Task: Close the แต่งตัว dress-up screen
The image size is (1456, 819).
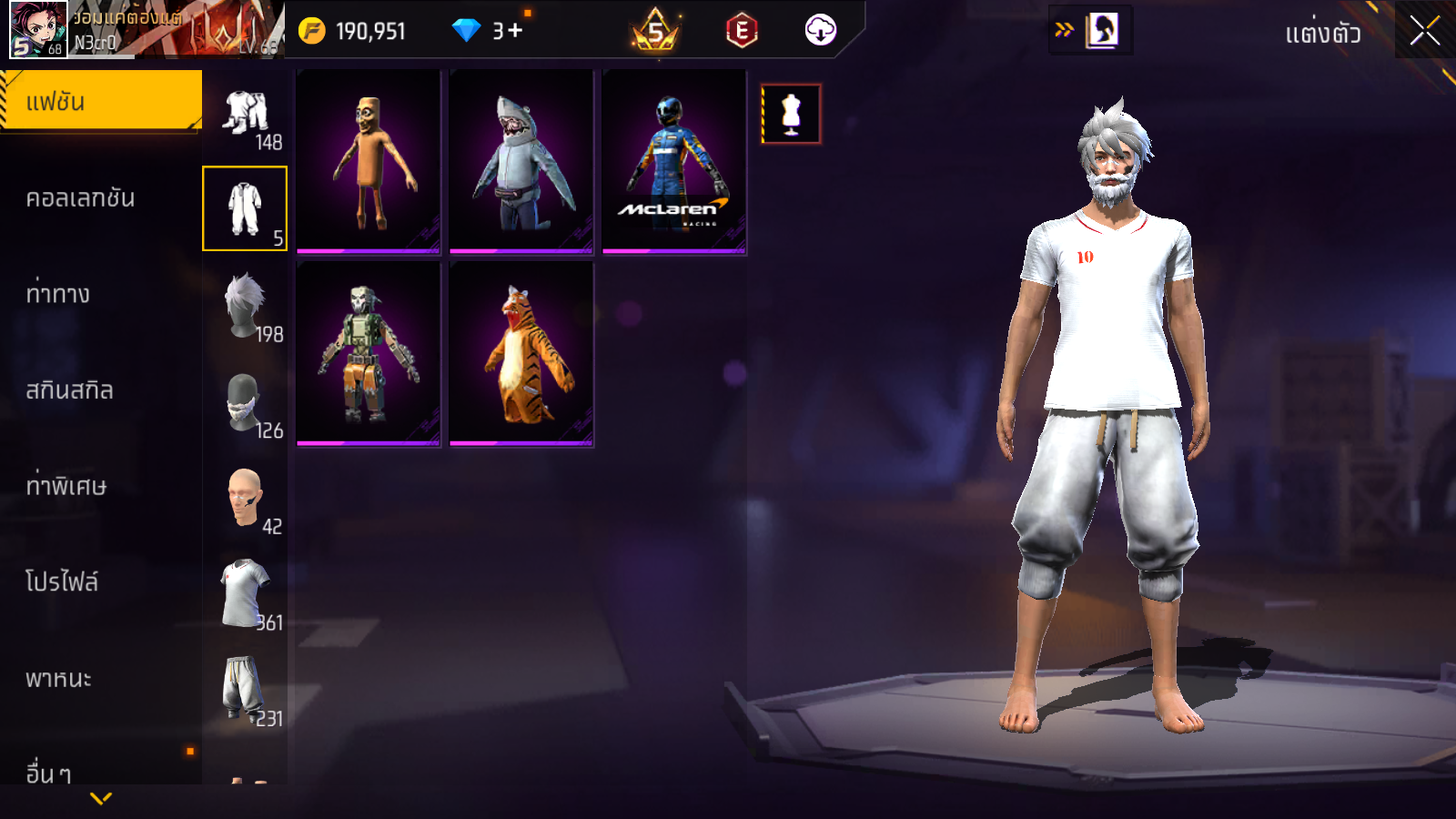Action: [1424, 31]
